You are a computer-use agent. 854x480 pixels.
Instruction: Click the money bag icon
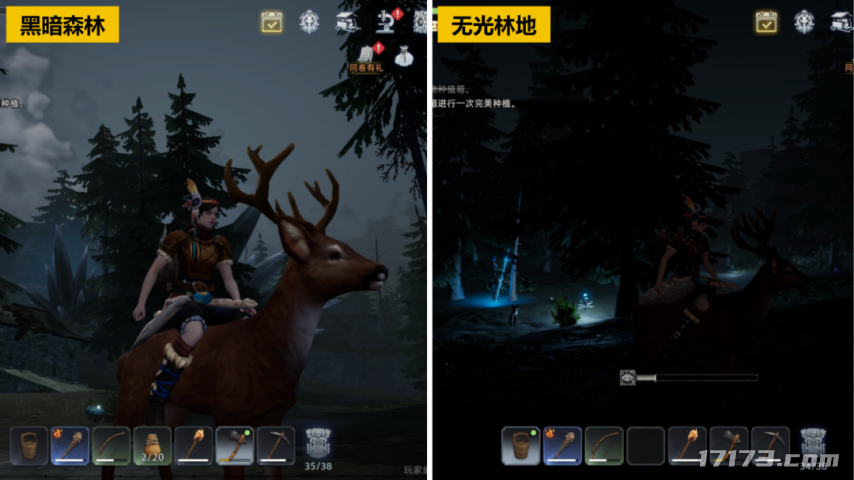404,55
